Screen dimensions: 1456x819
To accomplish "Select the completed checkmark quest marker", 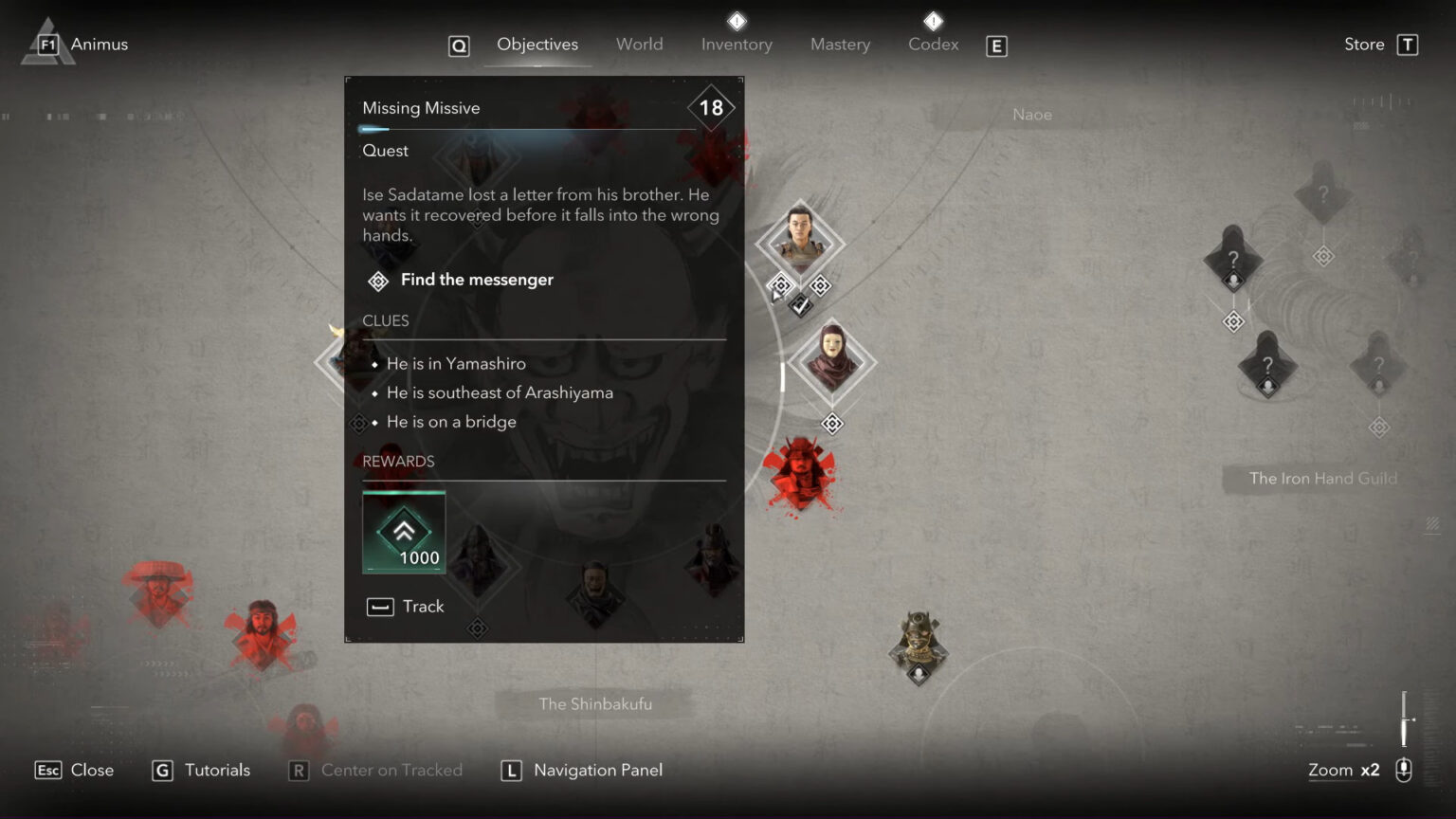I will [x=799, y=305].
